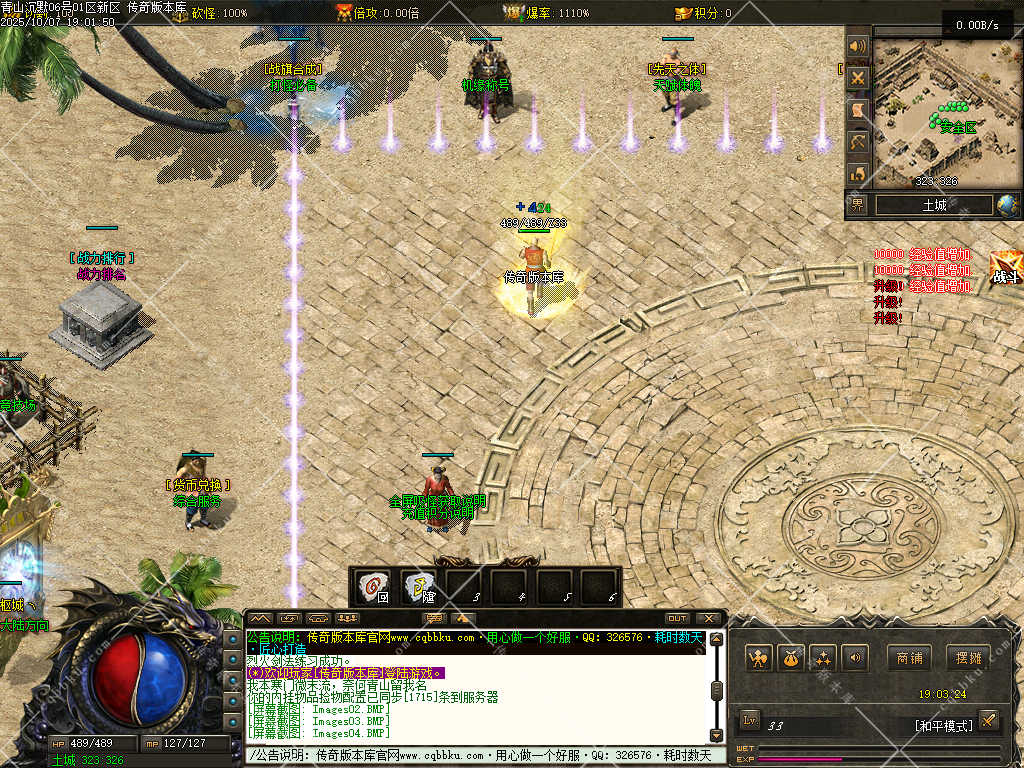Click the chat input field
This screenshot has height=768, width=1024.
480,755
